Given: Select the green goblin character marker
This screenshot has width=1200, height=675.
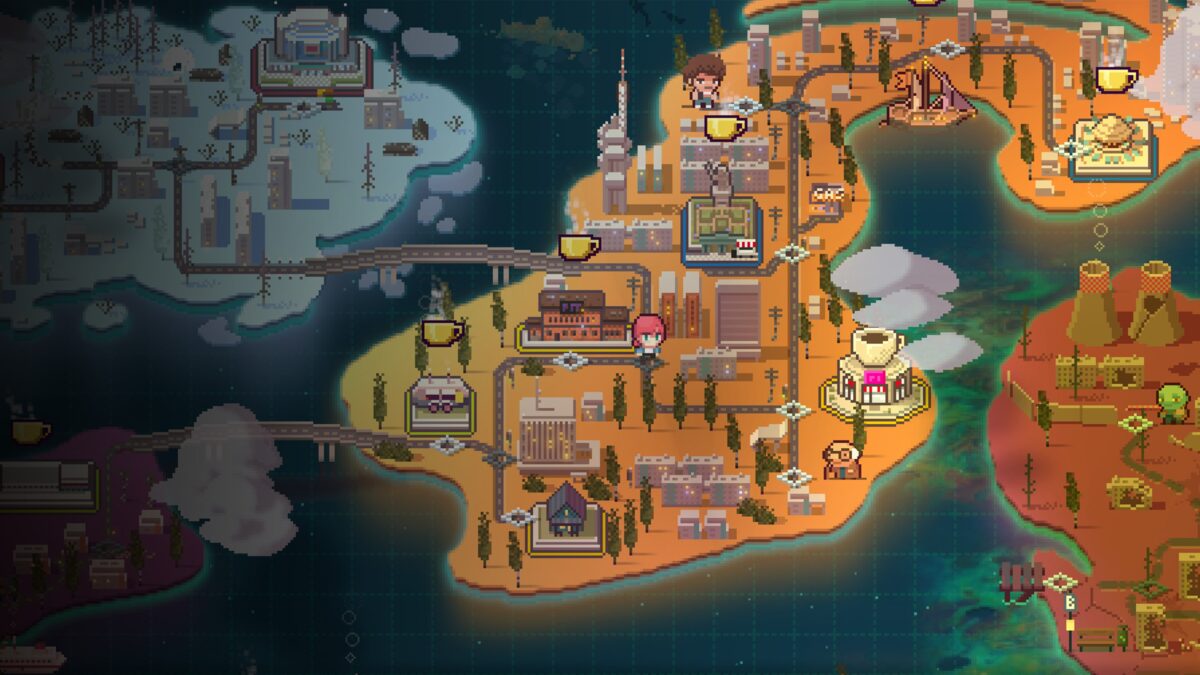Looking at the screenshot, I should 1171,402.
